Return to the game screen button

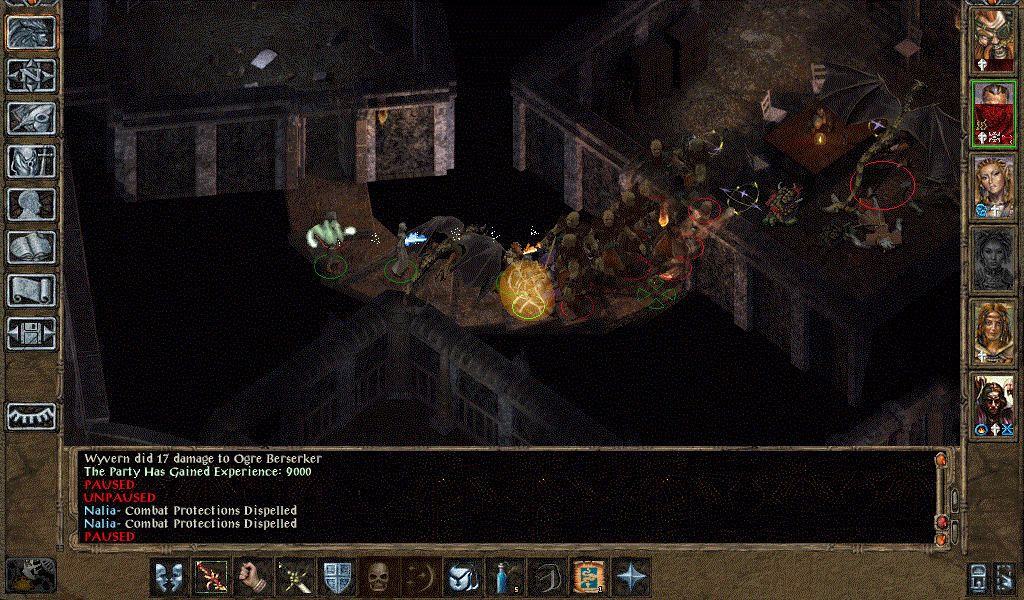tap(31, 32)
